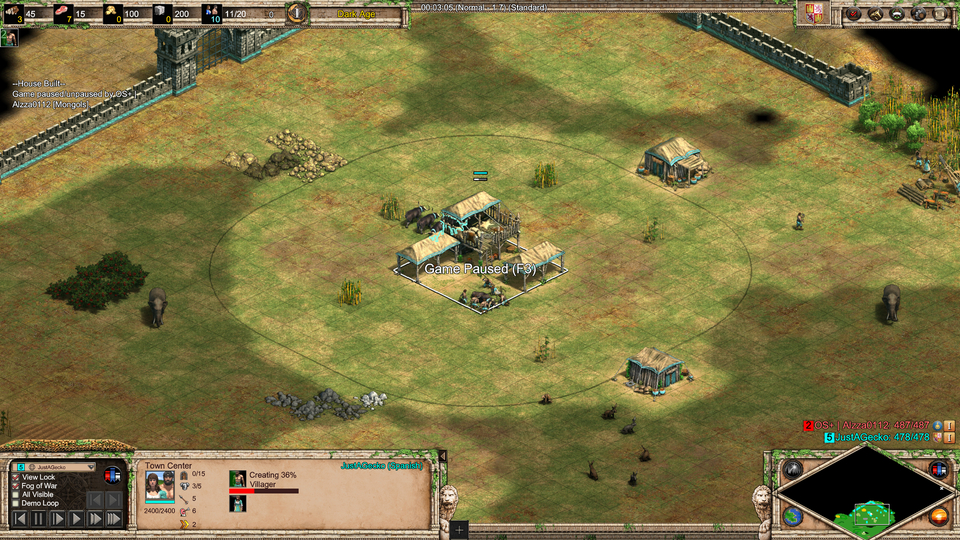
Task: Select the Villager in the production queue
Action: (x=238, y=480)
